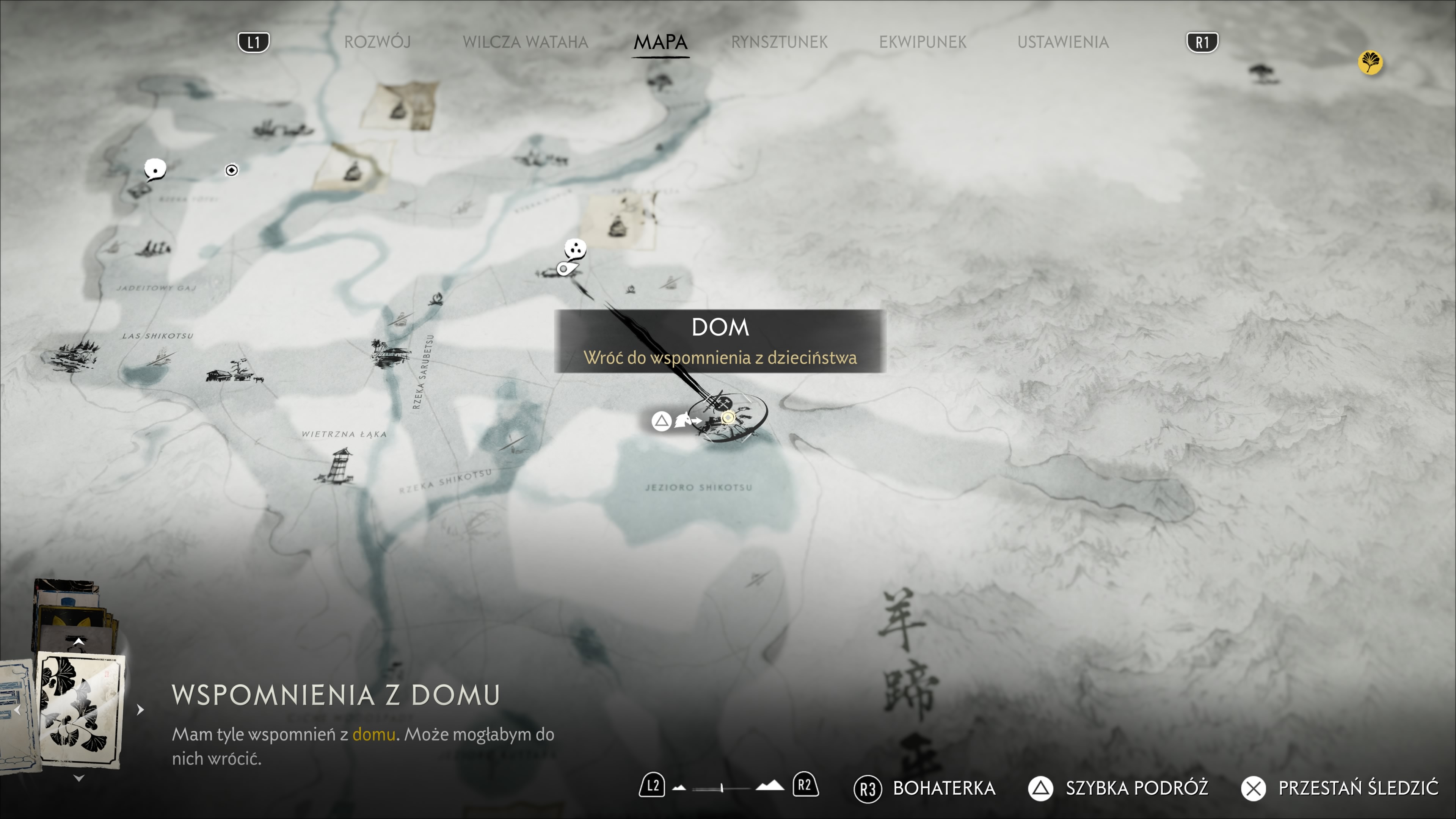Go to the Rynsztunek tab
Image resolution: width=1456 pixels, height=819 pixels.
[779, 42]
